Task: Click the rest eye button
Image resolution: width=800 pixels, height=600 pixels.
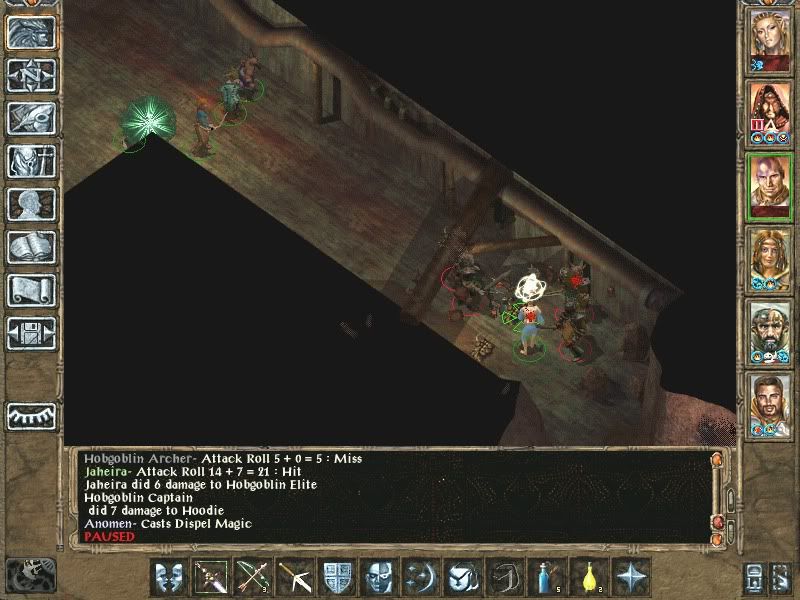Action: (31, 415)
